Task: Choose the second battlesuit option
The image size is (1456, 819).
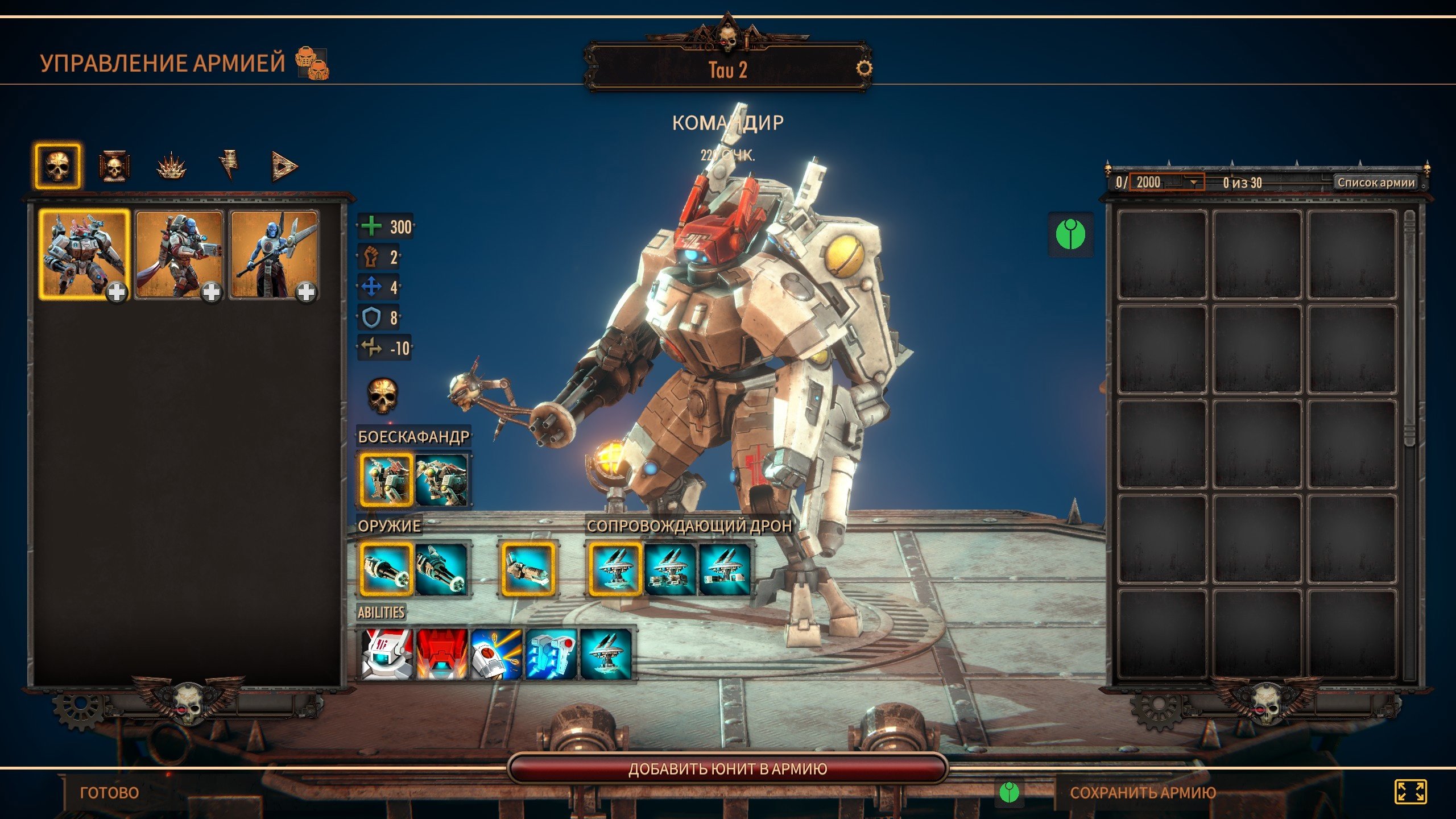Action: tap(442, 479)
